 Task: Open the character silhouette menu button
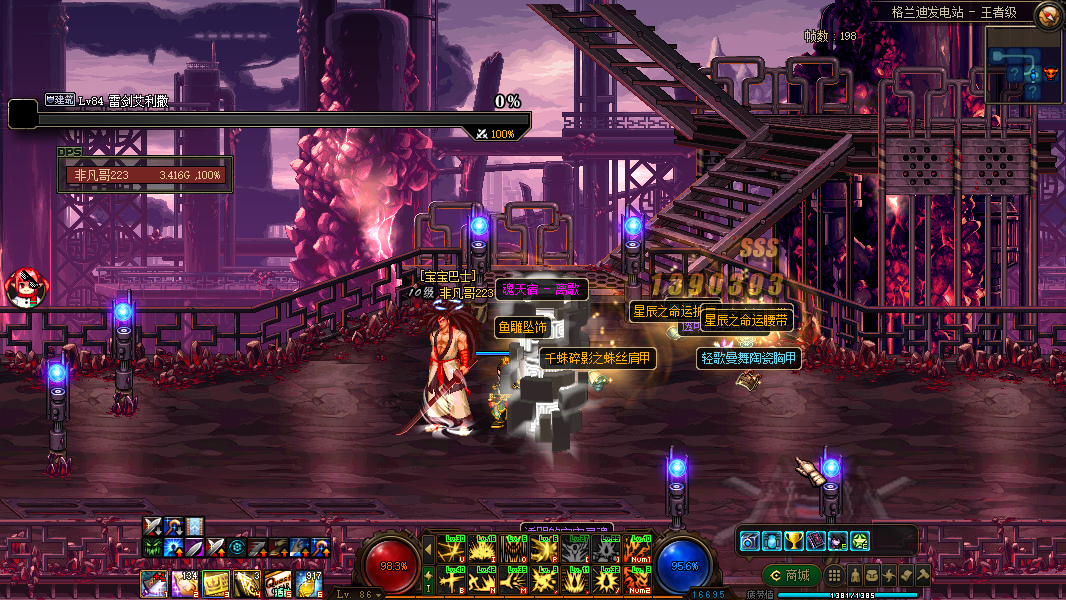(x=856, y=575)
